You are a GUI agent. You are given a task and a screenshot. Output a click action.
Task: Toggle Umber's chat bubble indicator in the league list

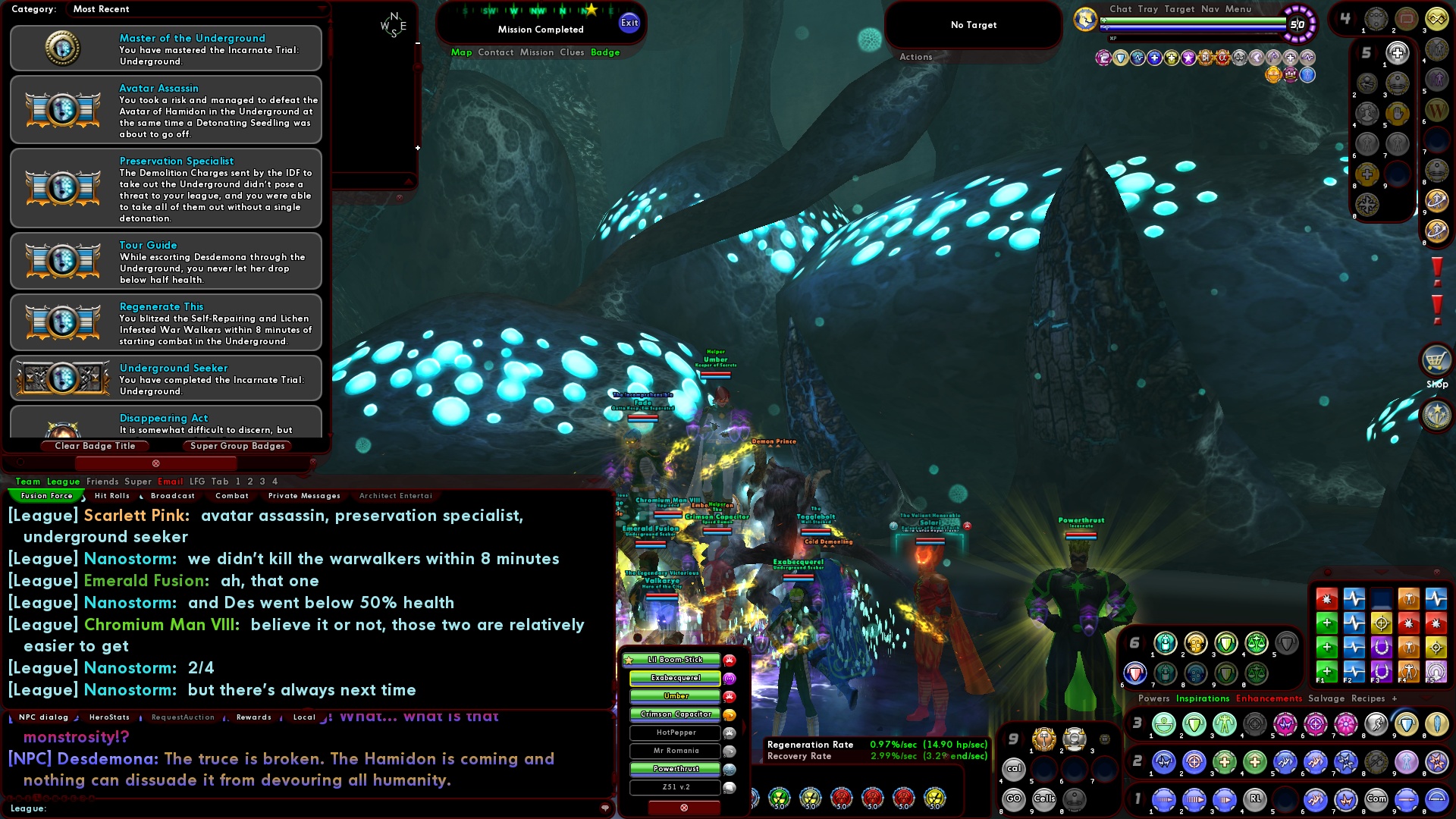pos(728,696)
